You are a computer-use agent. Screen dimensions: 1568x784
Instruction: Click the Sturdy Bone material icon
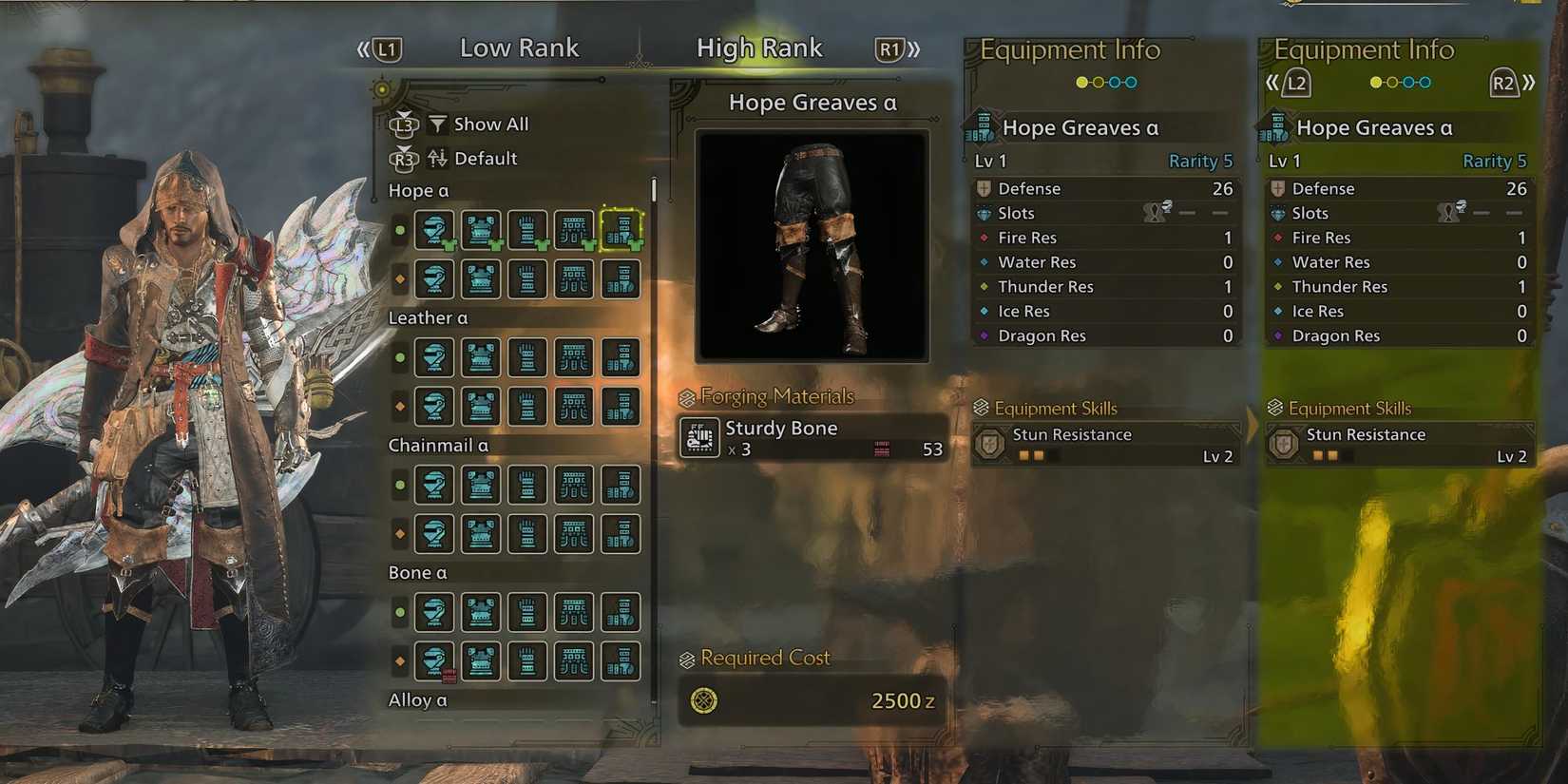coord(698,438)
